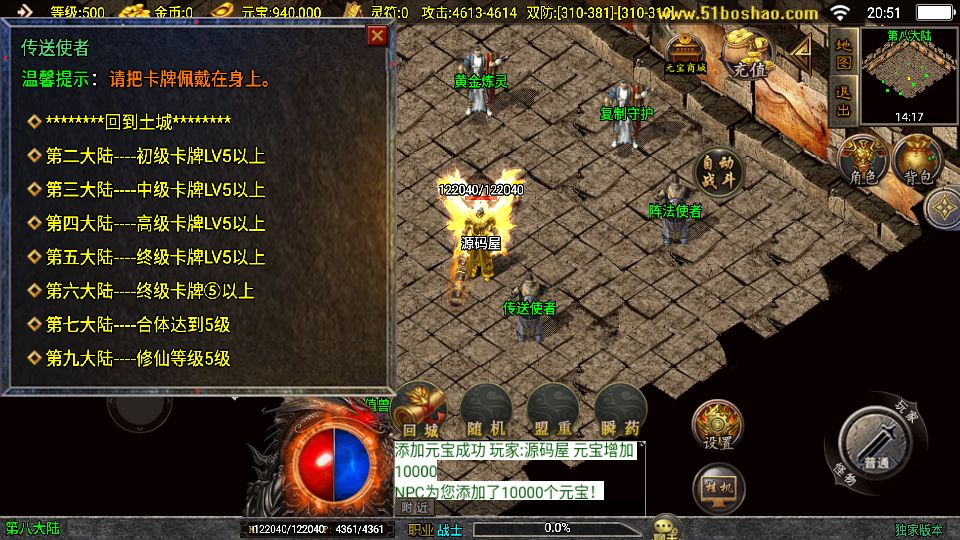
Task: Close the 传送使者 teleport dialog
Action: coord(376,36)
